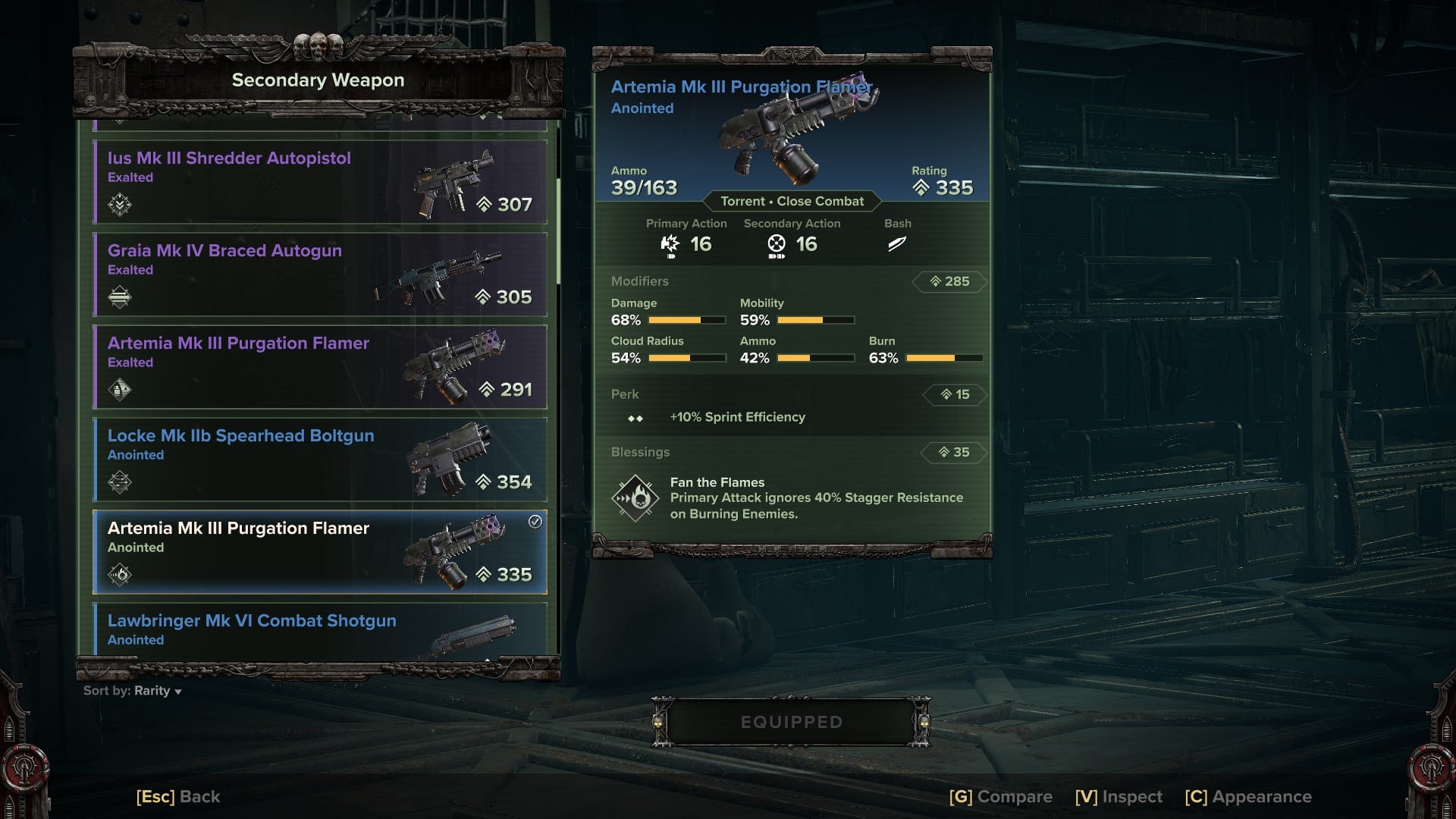Viewport: 1456px width, 819px height.
Task: Click the greyed-out Equipped button
Action: click(x=791, y=722)
